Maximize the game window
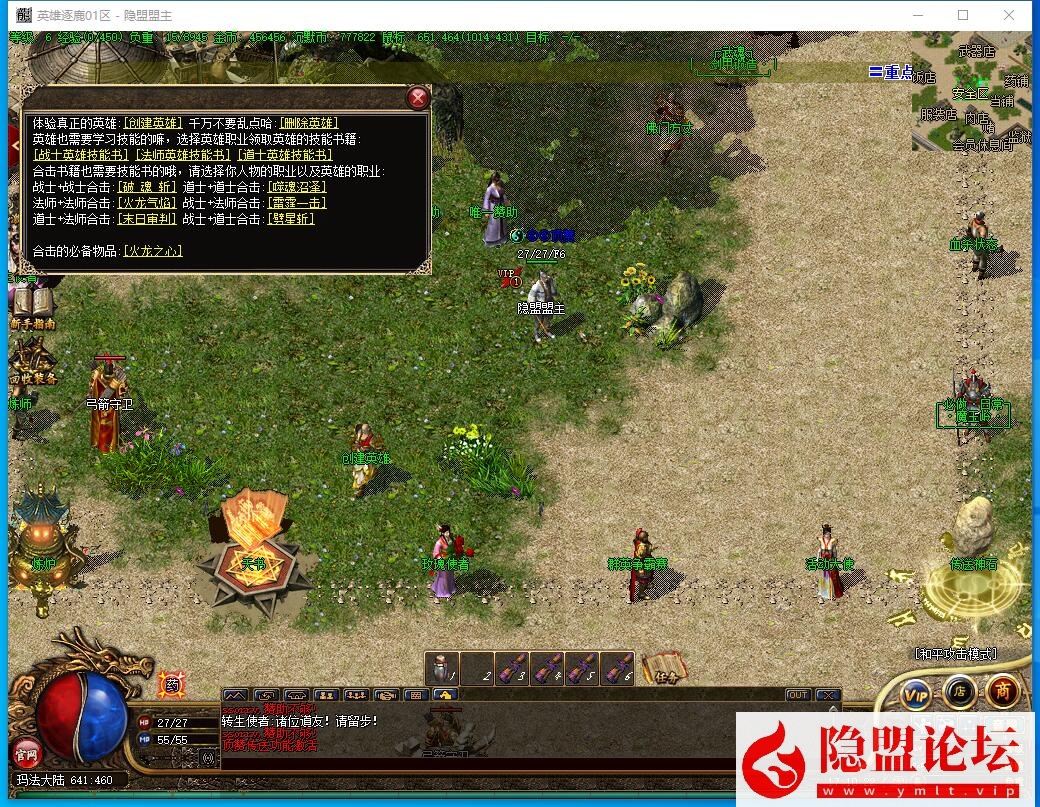Screen dimensions: 1040x807 coord(963,15)
